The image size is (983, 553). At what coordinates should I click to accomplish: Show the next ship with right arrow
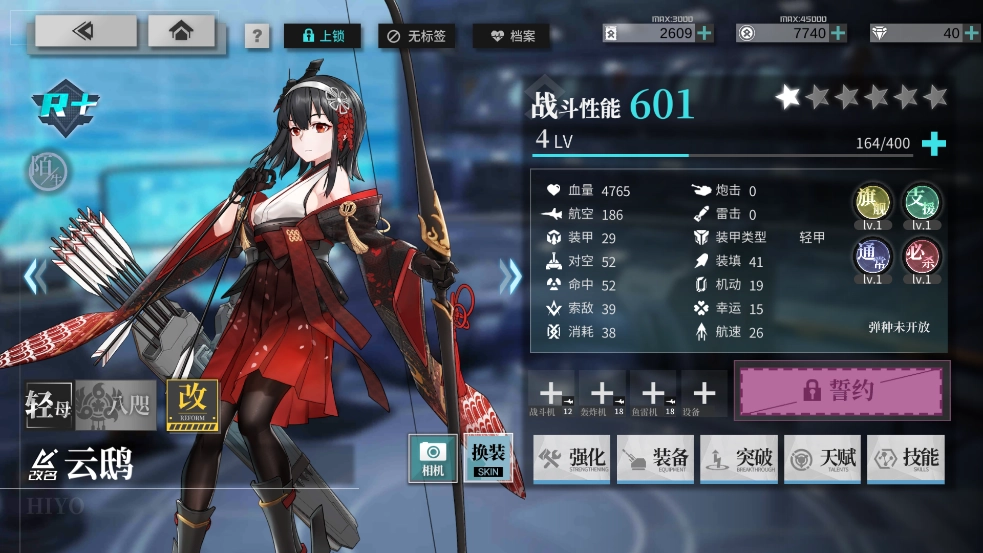(511, 275)
